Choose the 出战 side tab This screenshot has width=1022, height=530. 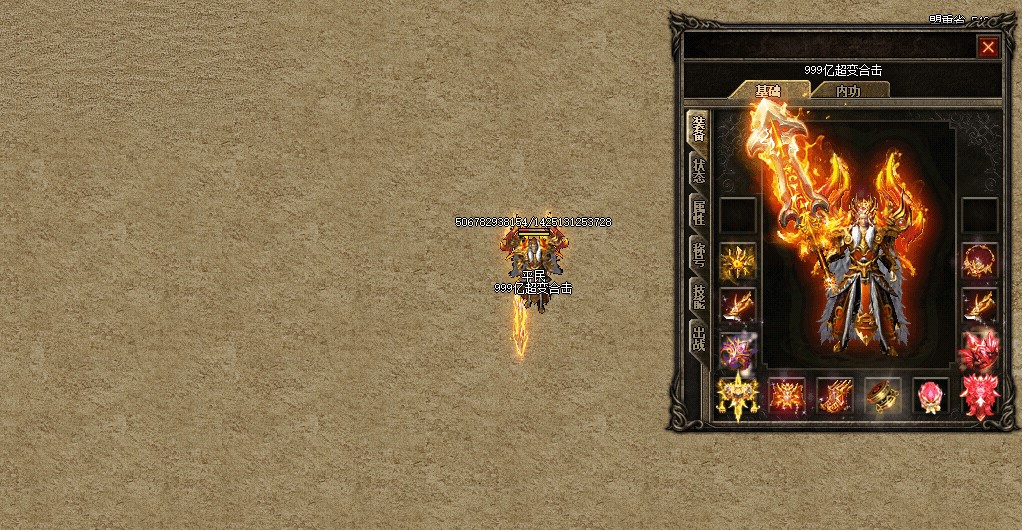[699, 337]
